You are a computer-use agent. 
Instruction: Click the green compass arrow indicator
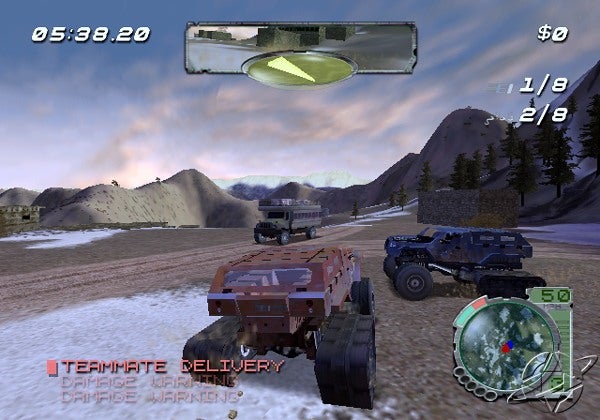(x=299, y=68)
